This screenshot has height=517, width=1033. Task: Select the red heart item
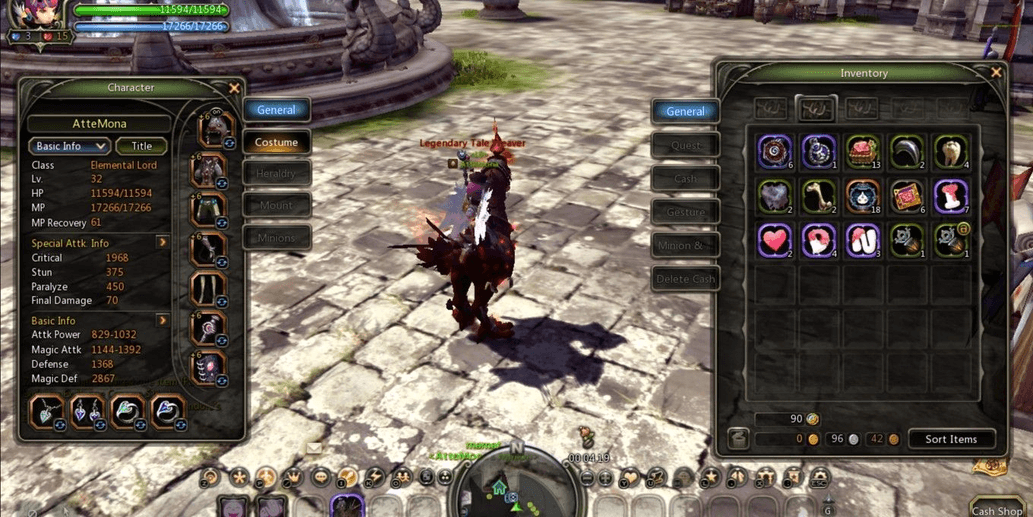pos(774,241)
